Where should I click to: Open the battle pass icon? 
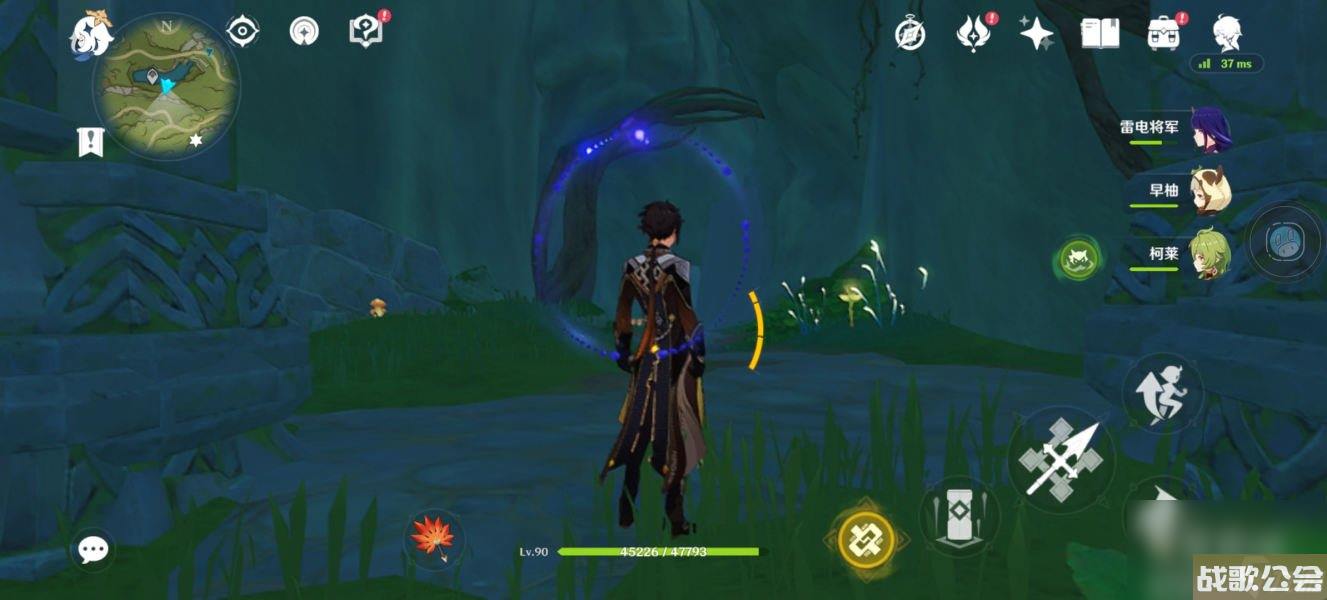click(x=972, y=34)
